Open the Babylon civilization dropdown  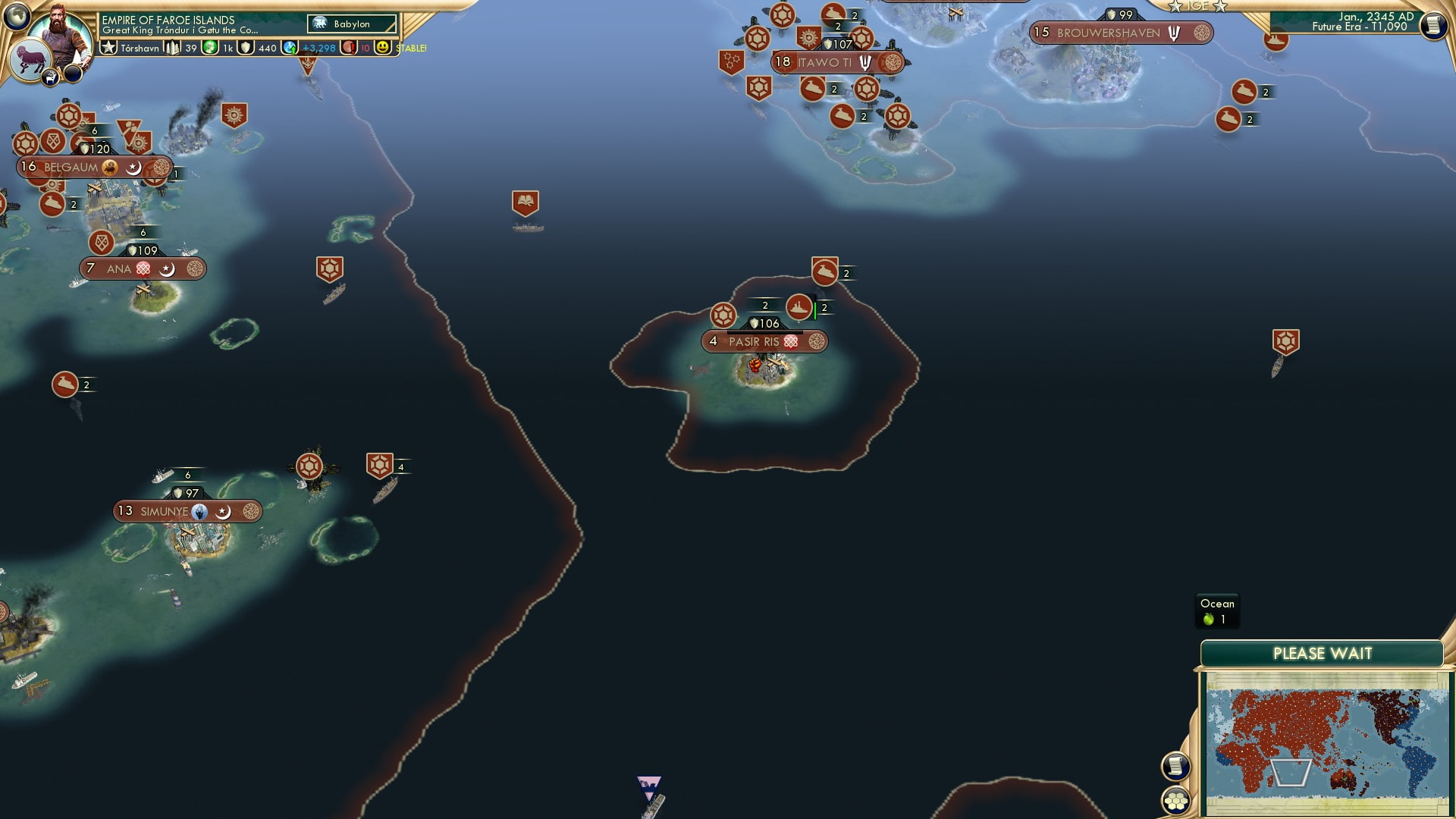click(x=350, y=24)
